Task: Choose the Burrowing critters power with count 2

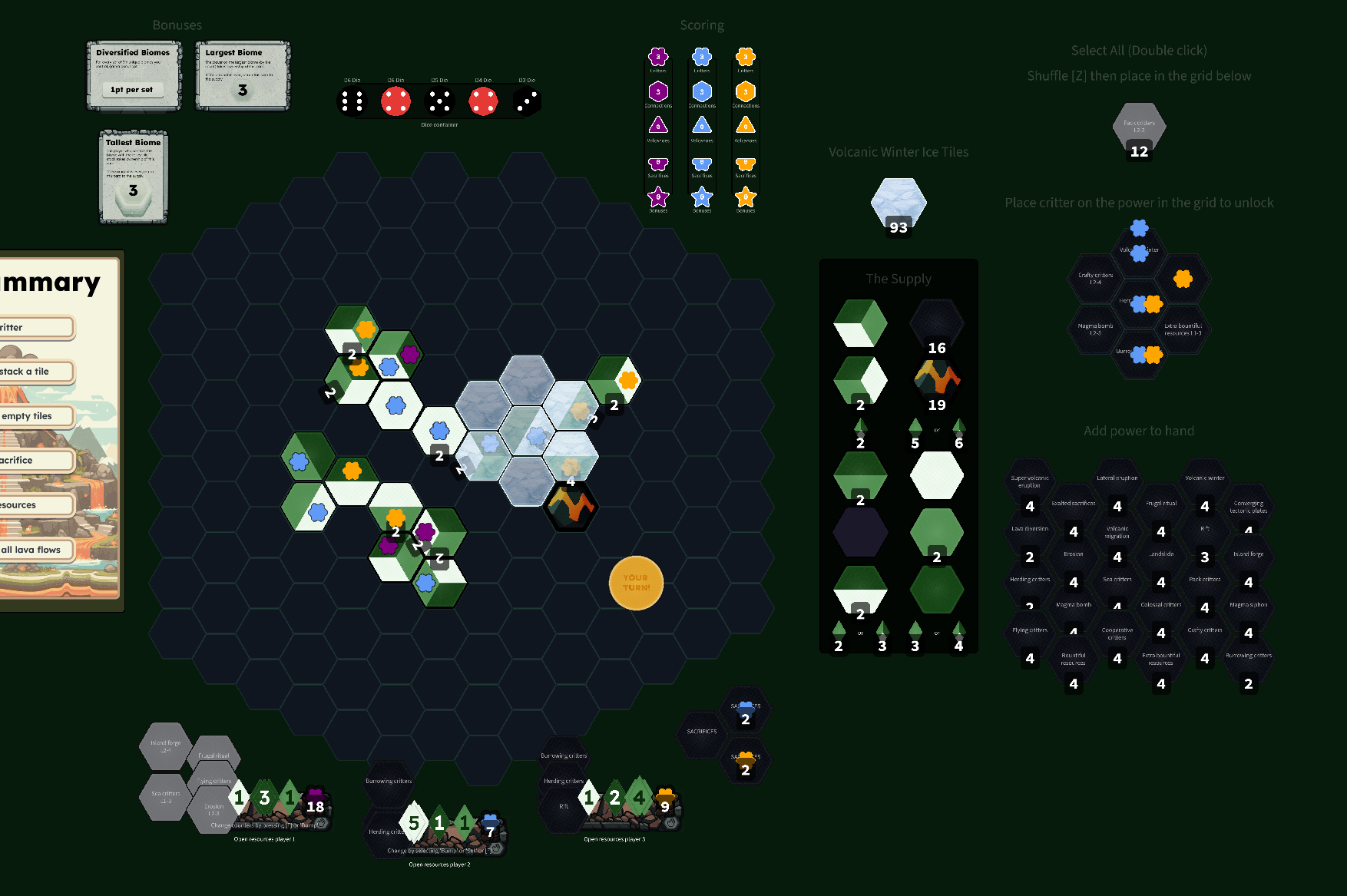Action: coord(1249,666)
